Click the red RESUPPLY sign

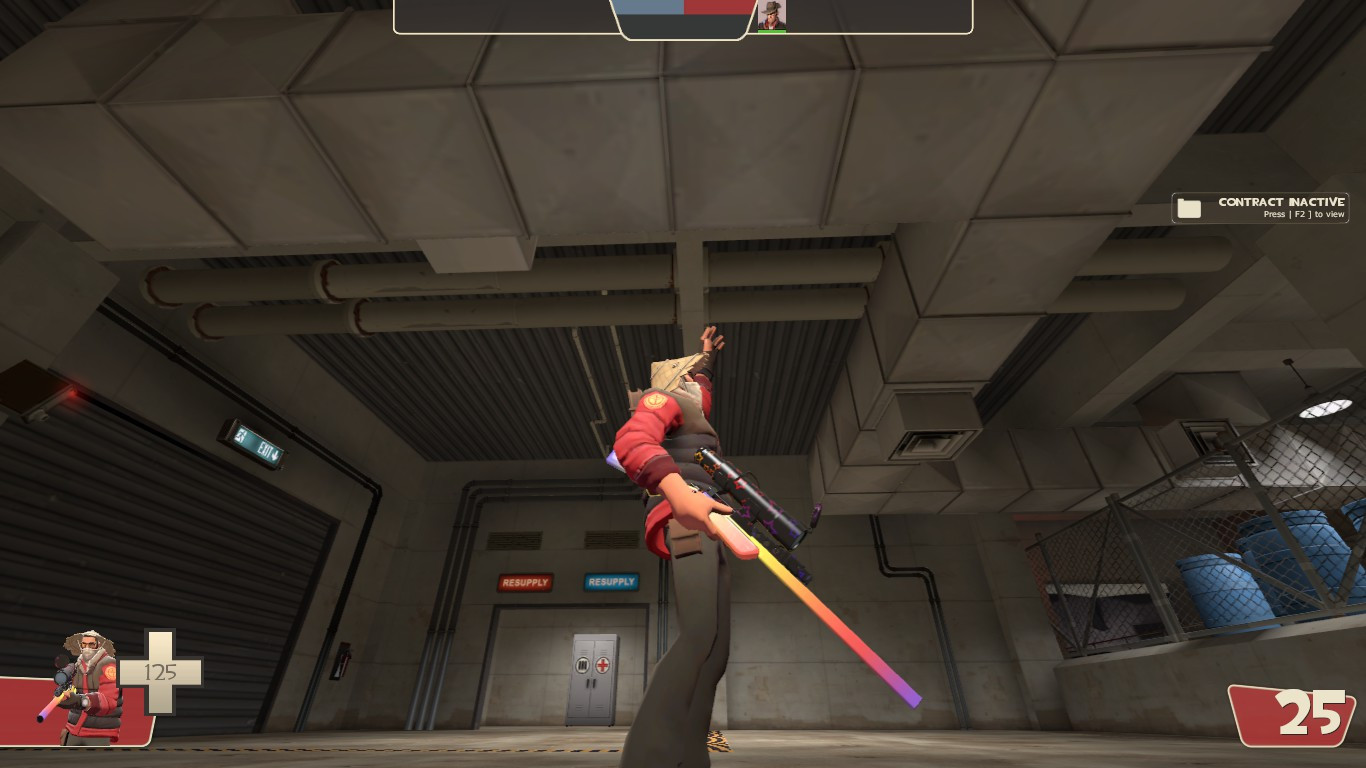(525, 582)
